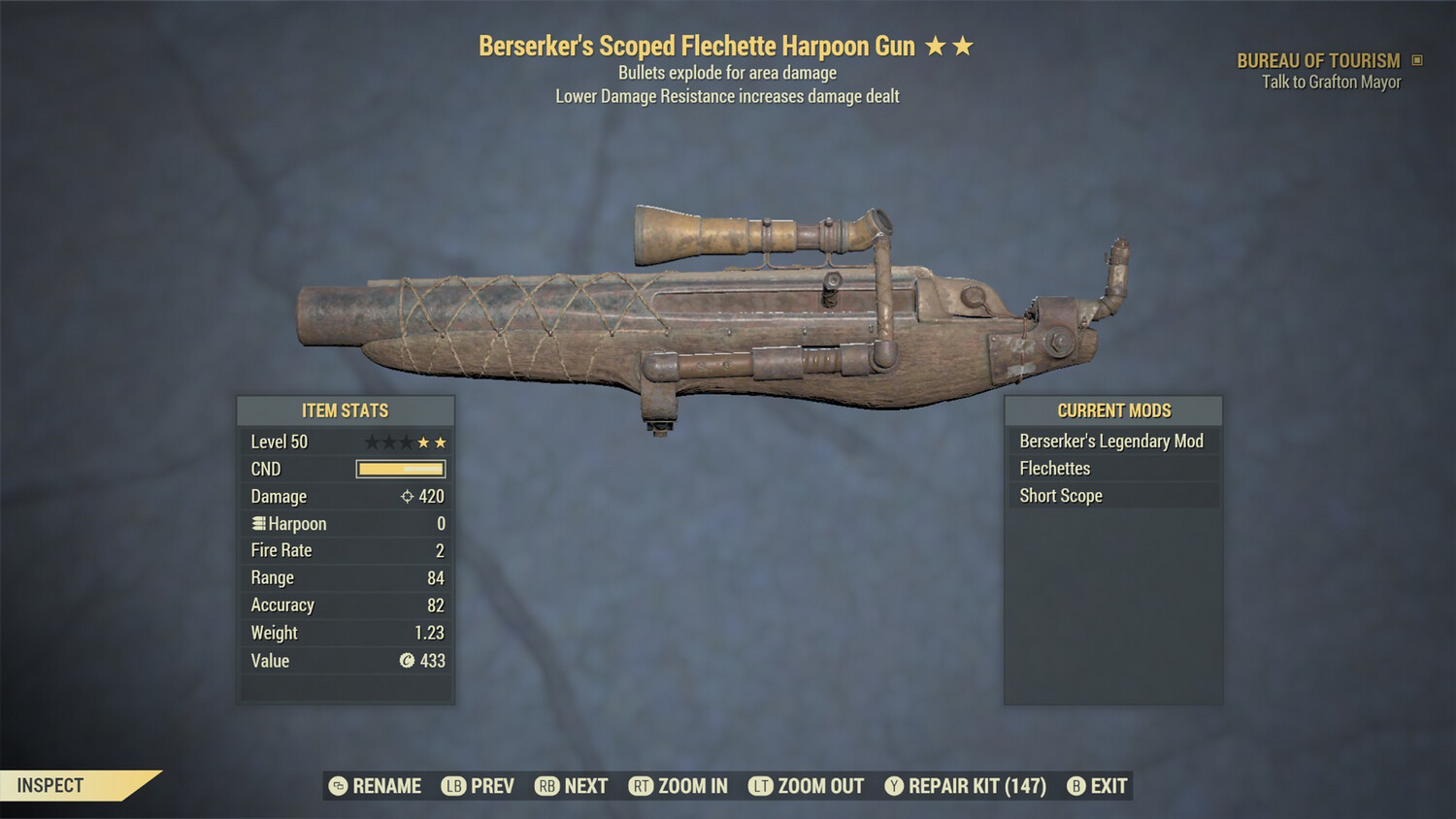Toggle the first empty star next to Level 50
Screen dimensions: 1456x819
(374, 442)
